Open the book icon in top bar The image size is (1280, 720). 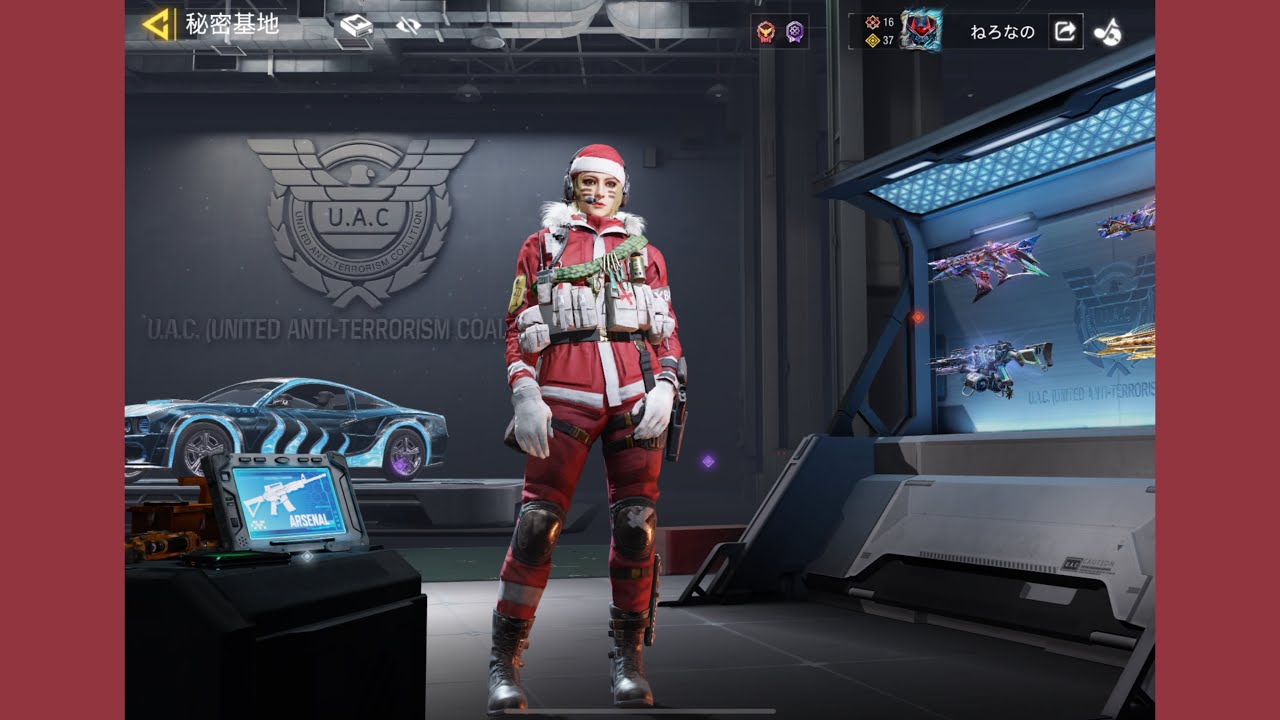[355, 27]
